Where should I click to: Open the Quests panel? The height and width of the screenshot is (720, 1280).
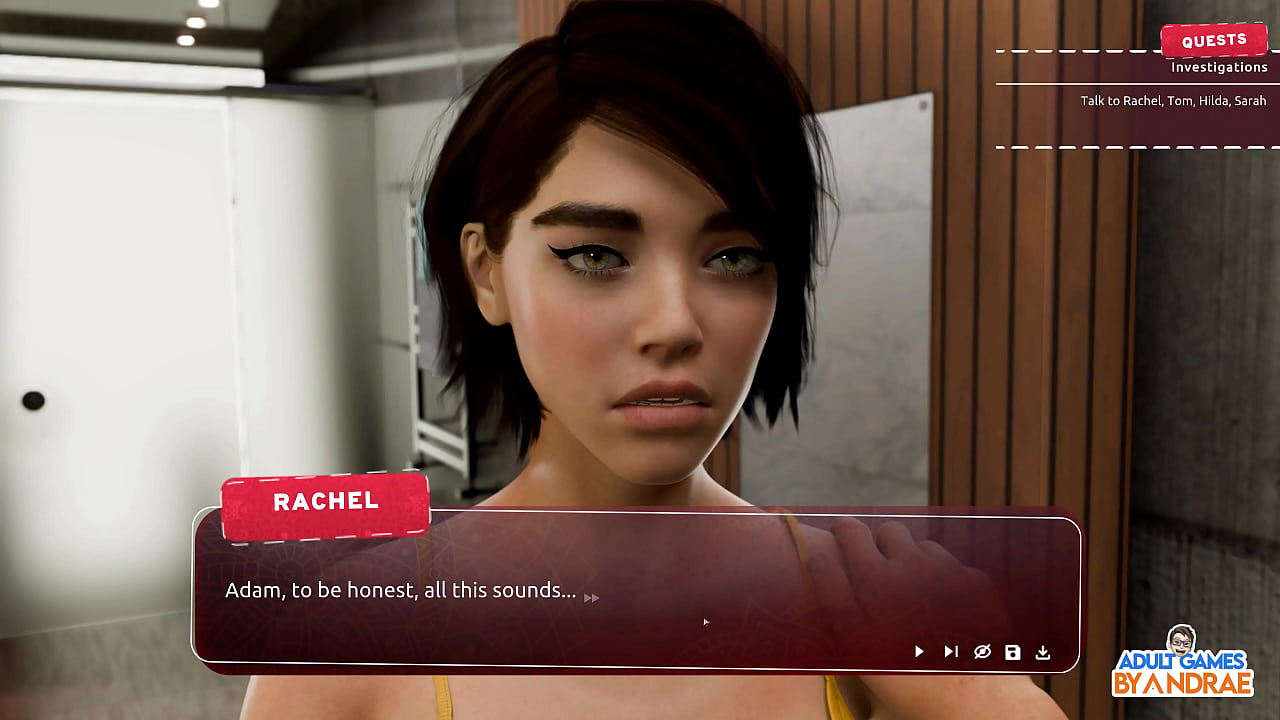[x=1214, y=41]
